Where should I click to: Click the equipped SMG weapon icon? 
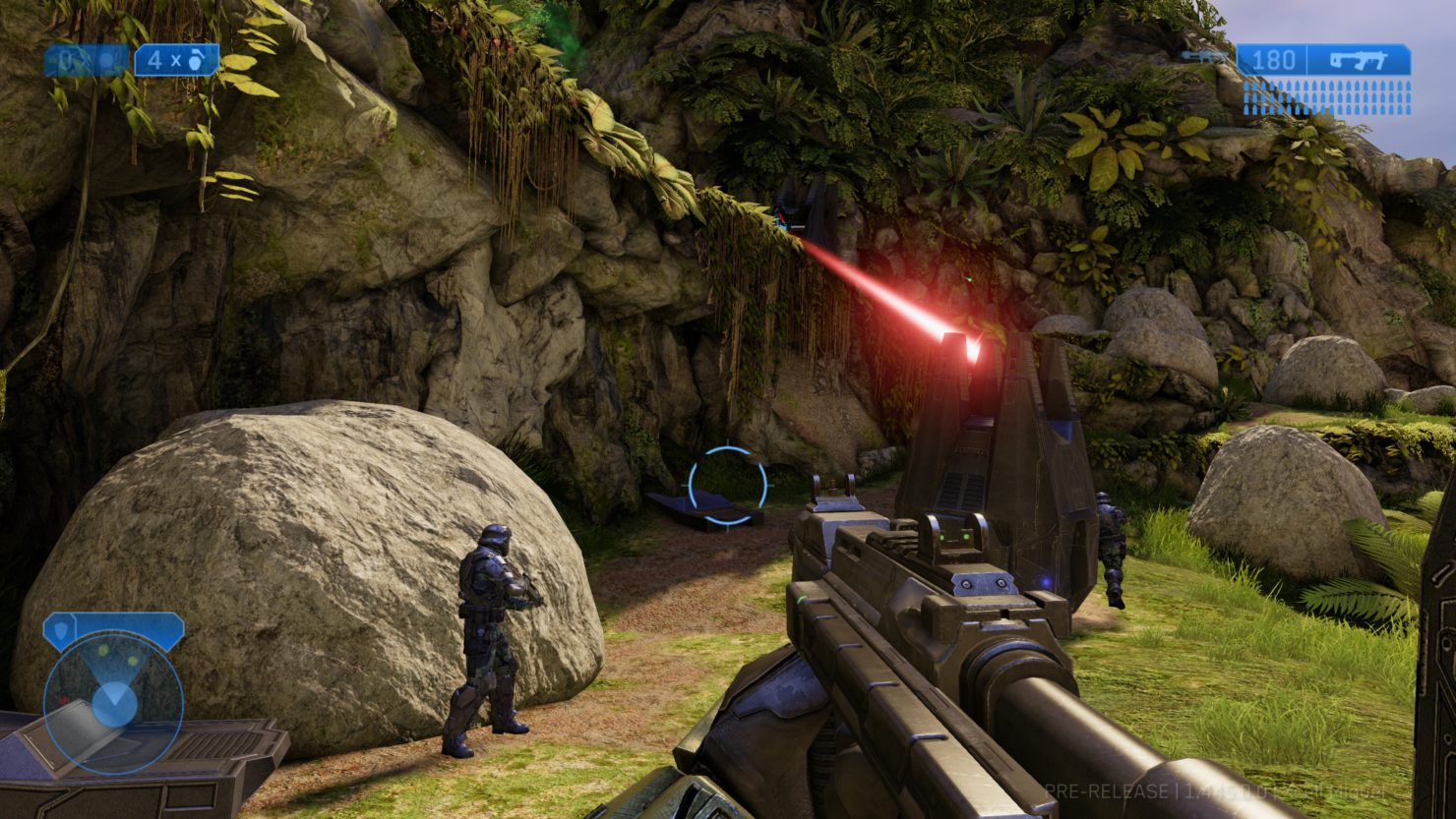tap(1359, 60)
